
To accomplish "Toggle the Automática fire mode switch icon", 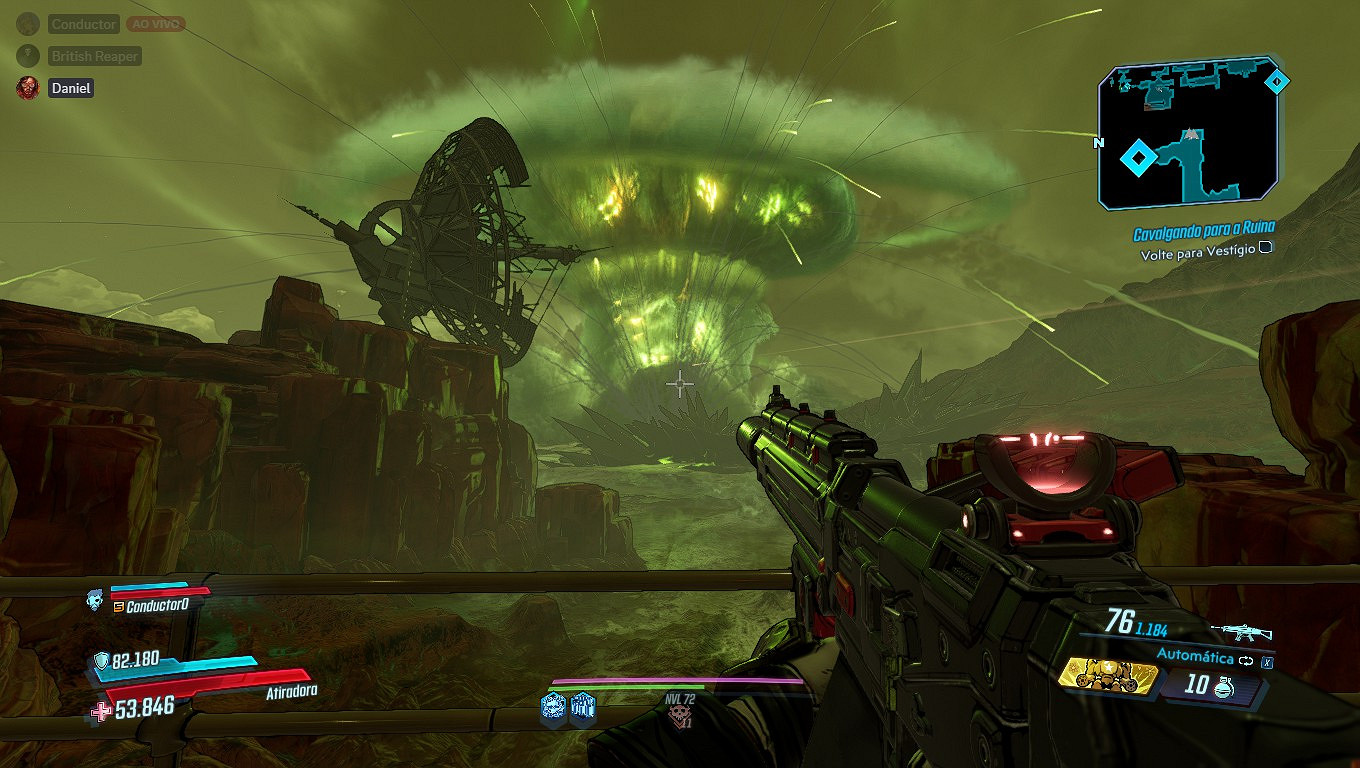I will coord(1245,660).
